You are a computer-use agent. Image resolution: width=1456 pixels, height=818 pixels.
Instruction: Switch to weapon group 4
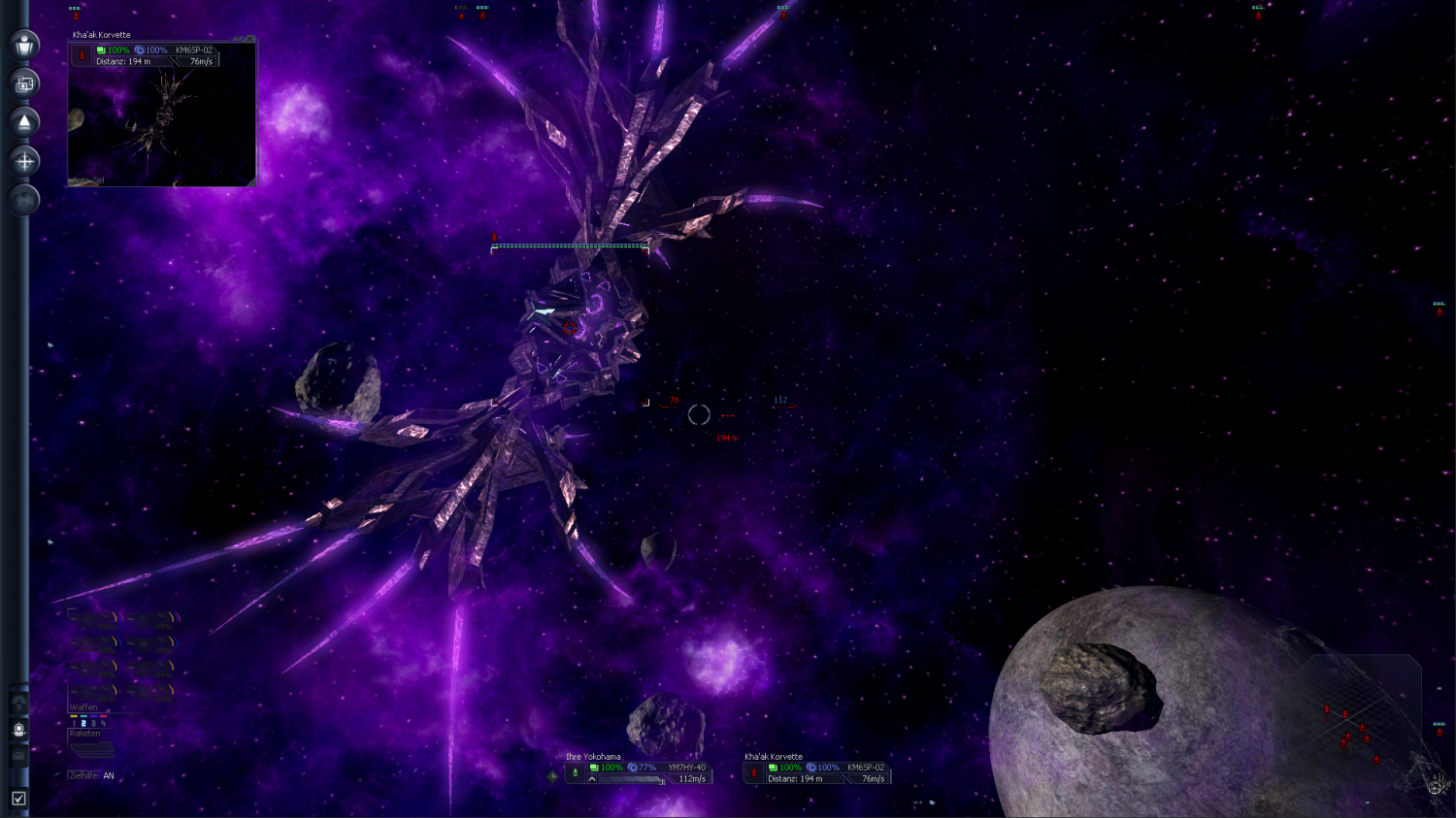(103, 723)
